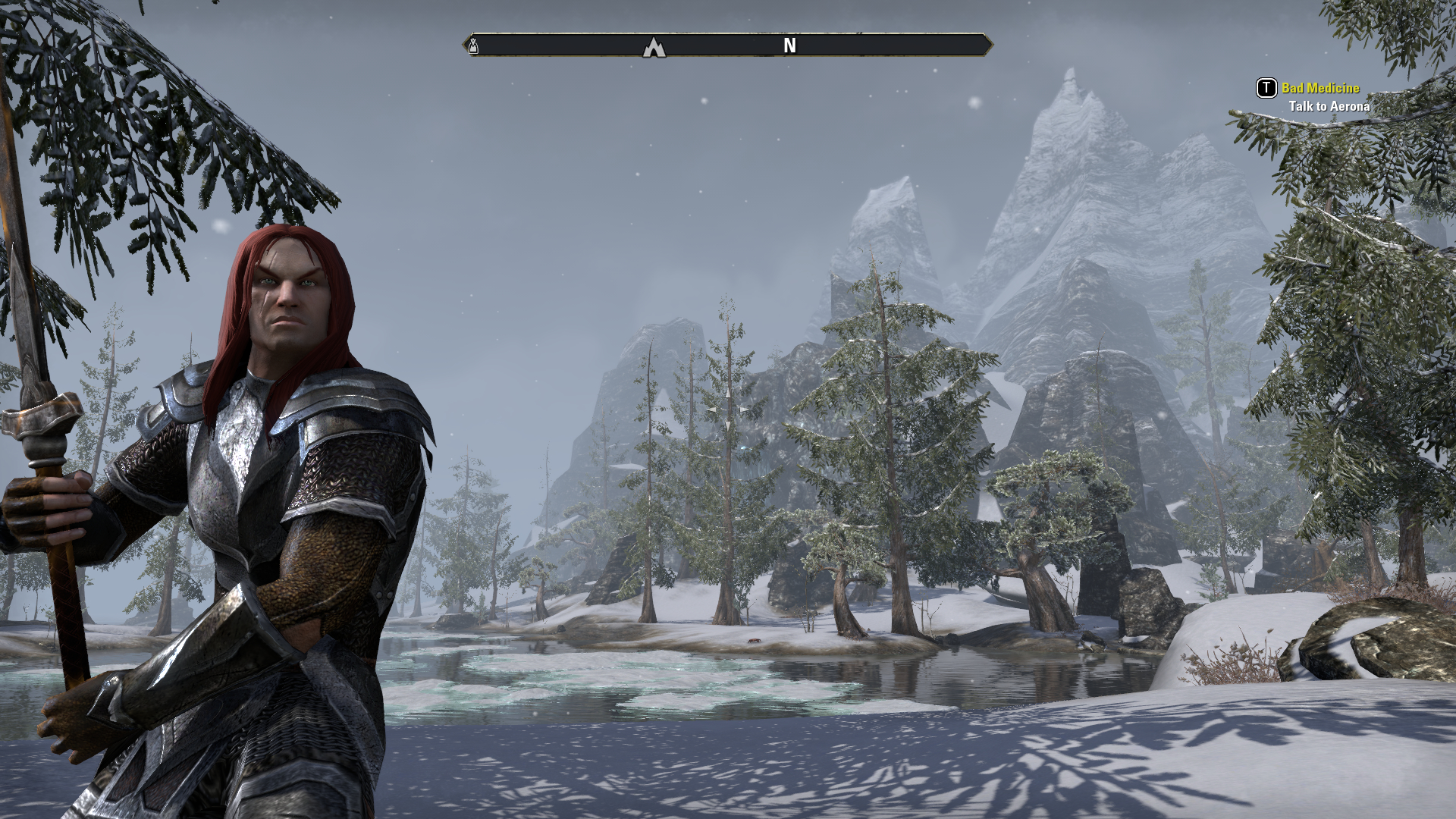Click the mountain marker on the compass
This screenshot has width=1456, height=819.
(x=654, y=48)
